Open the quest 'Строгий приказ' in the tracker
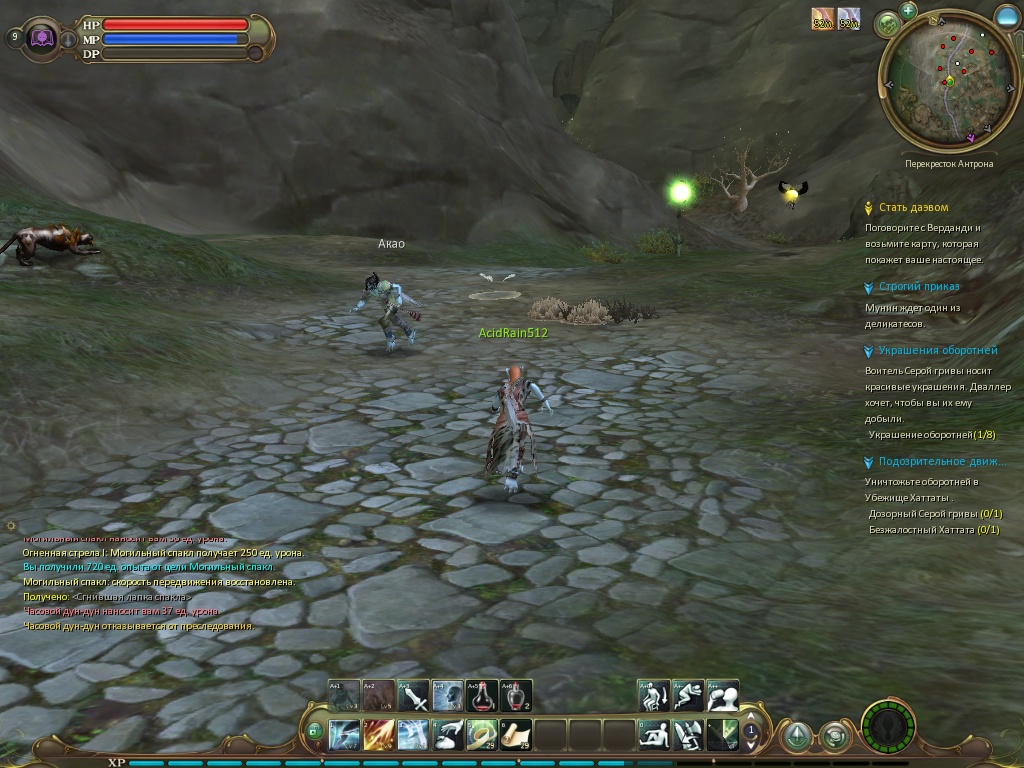 pyautogui.click(x=918, y=287)
